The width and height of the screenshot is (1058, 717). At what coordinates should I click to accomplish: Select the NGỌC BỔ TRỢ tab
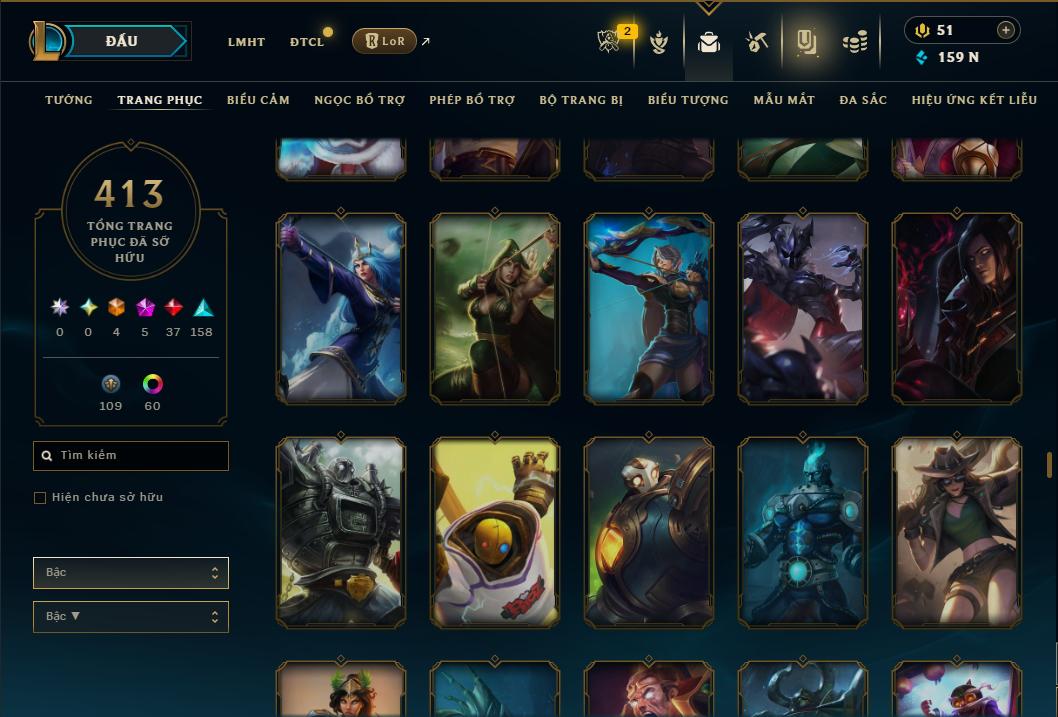[x=359, y=100]
